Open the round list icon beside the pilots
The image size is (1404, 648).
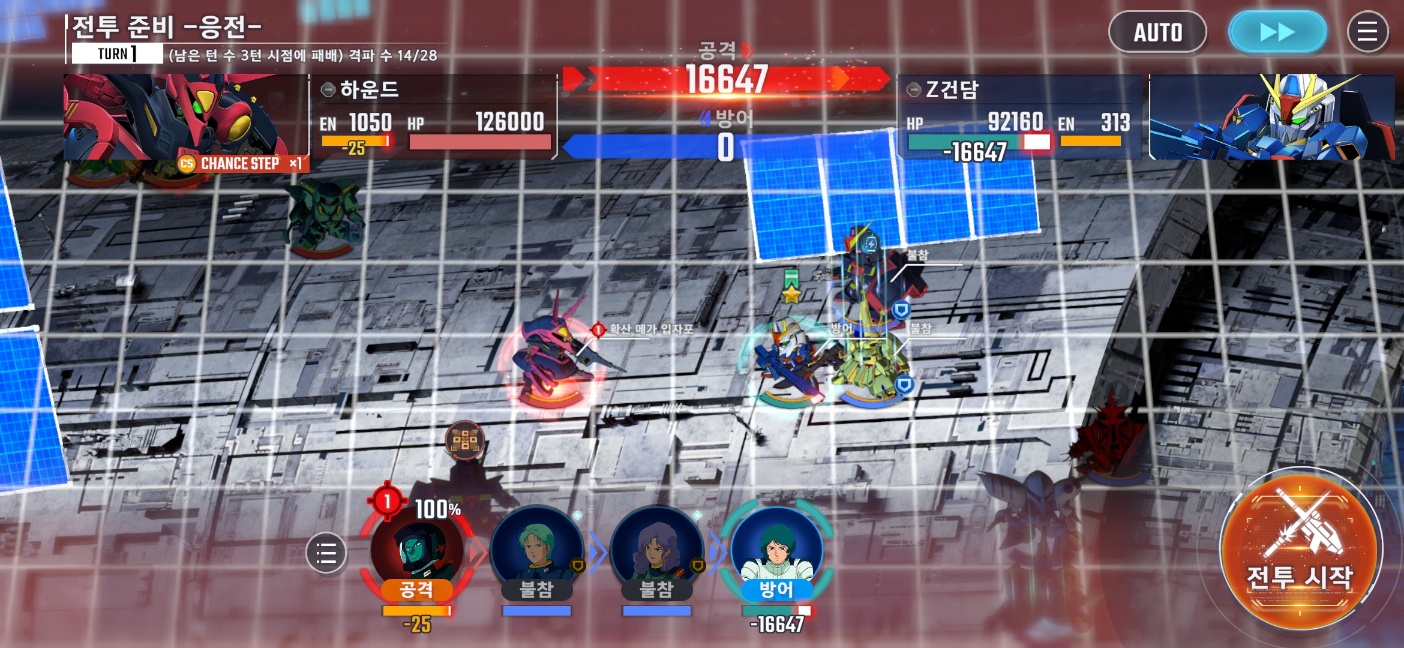(326, 552)
